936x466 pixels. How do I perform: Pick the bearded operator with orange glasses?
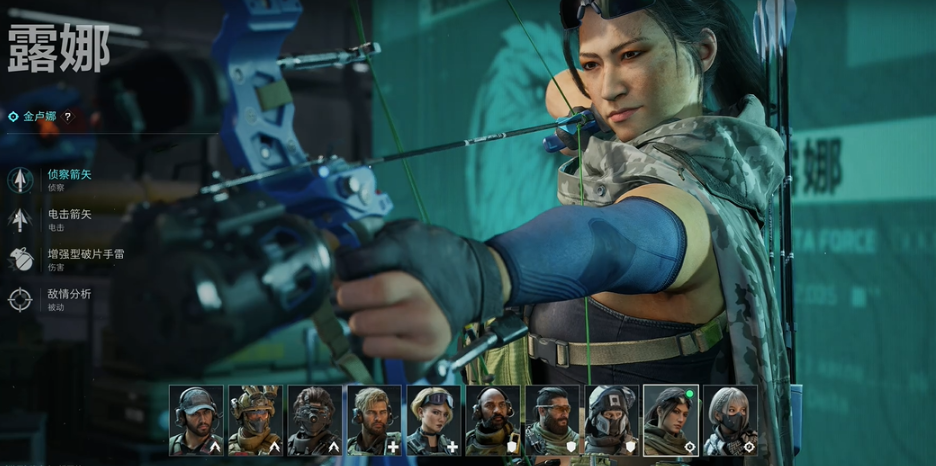point(552,421)
